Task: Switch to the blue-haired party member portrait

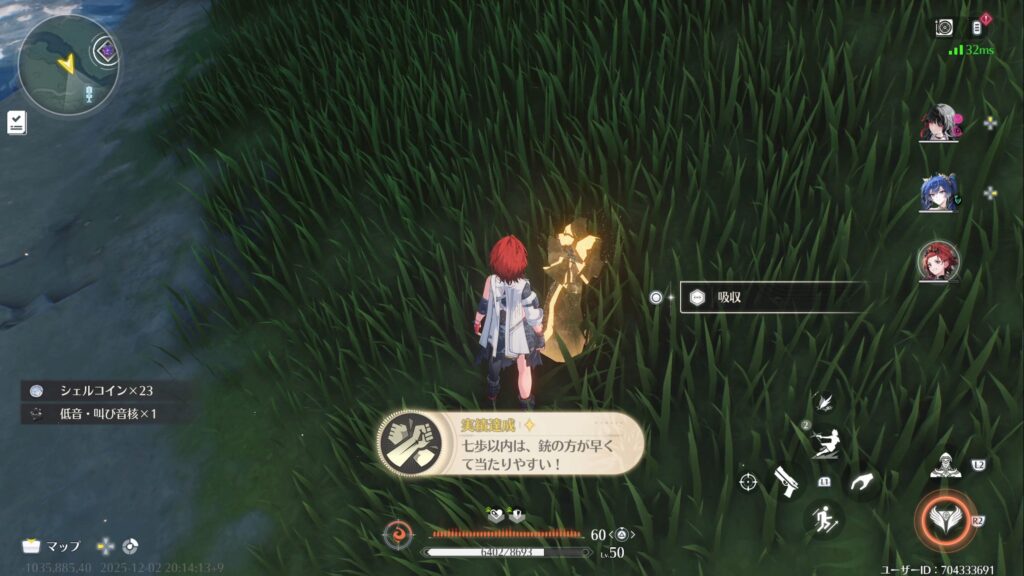Action: [938, 193]
